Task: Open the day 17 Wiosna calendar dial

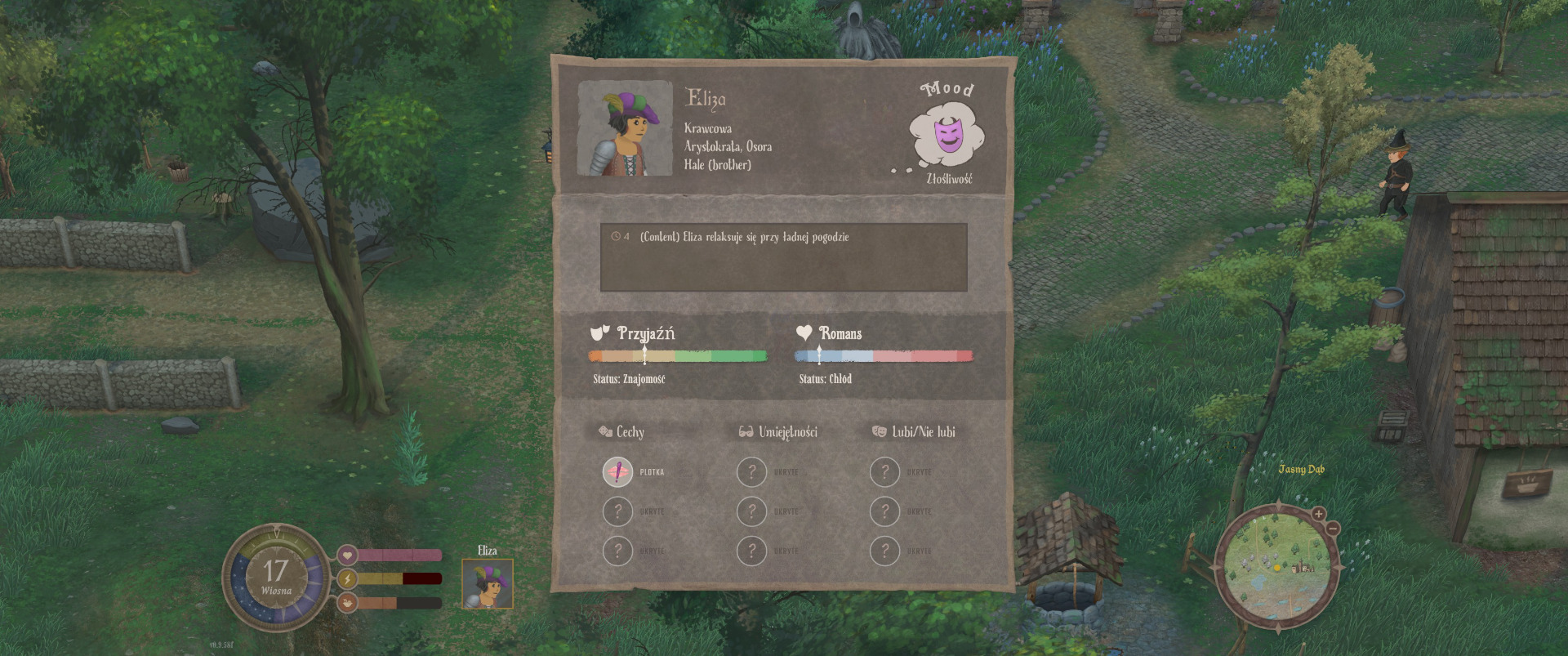Action: [x=276, y=577]
